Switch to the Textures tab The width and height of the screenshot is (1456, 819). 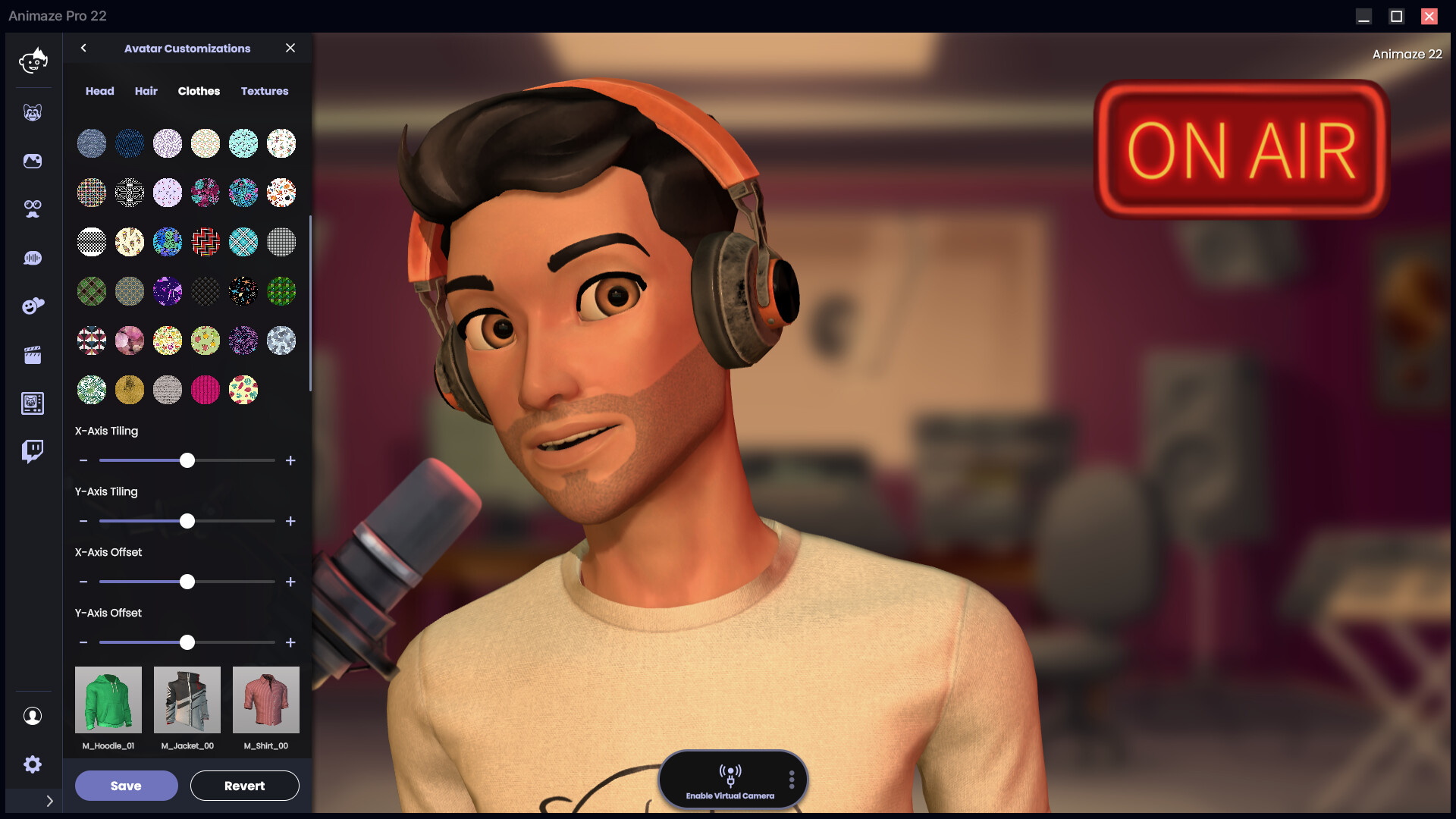(x=264, y=91)
